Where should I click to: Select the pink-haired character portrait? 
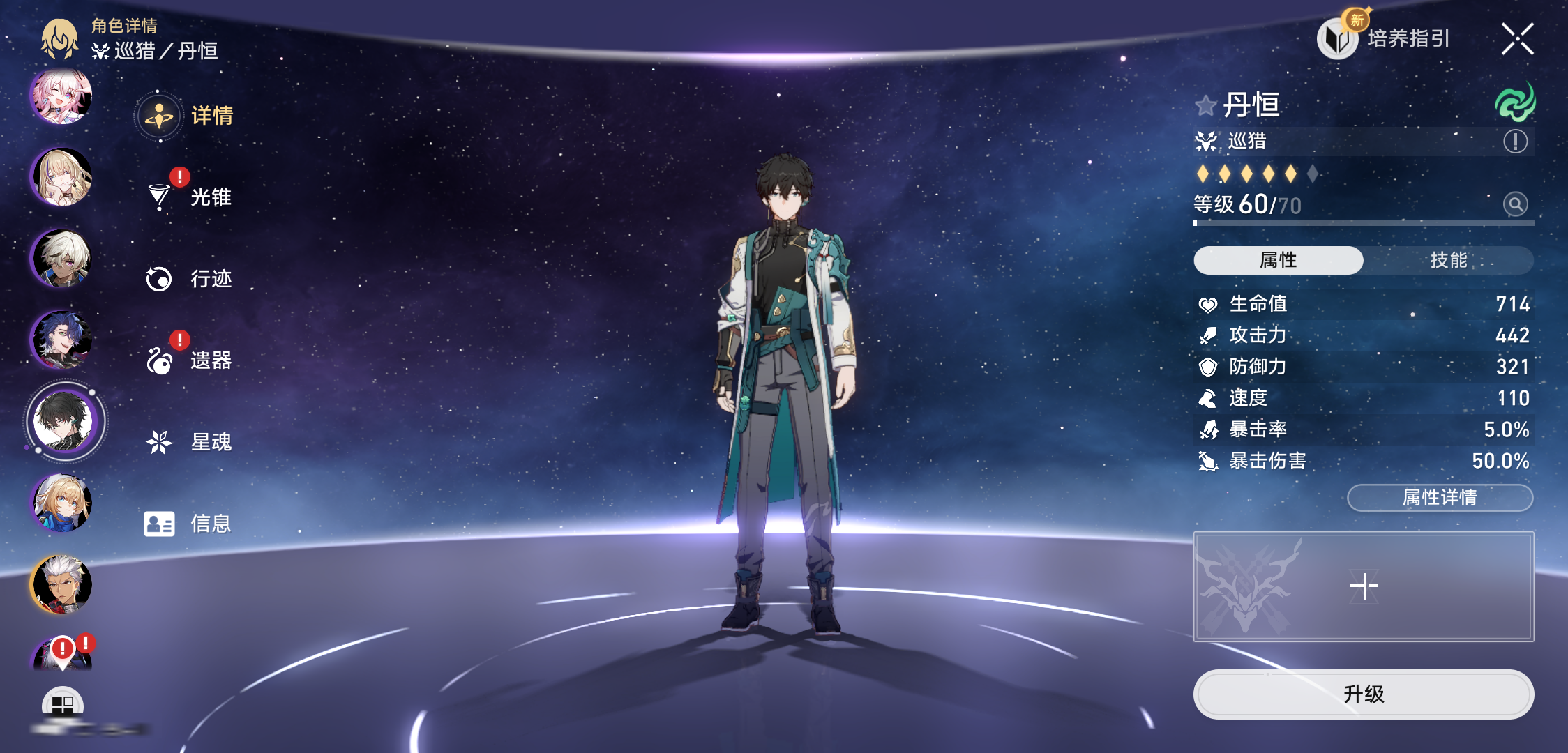(x=61, y=97)
